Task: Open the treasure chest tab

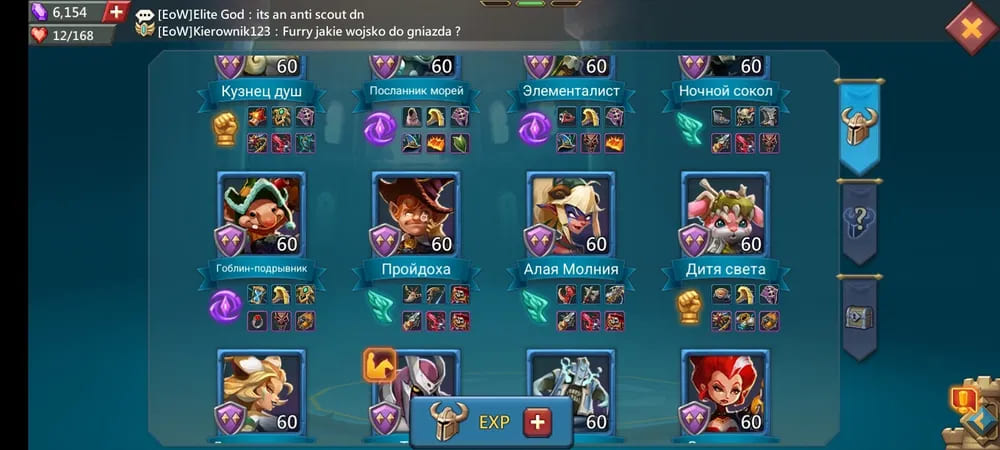Action: (x=858, y=317)
